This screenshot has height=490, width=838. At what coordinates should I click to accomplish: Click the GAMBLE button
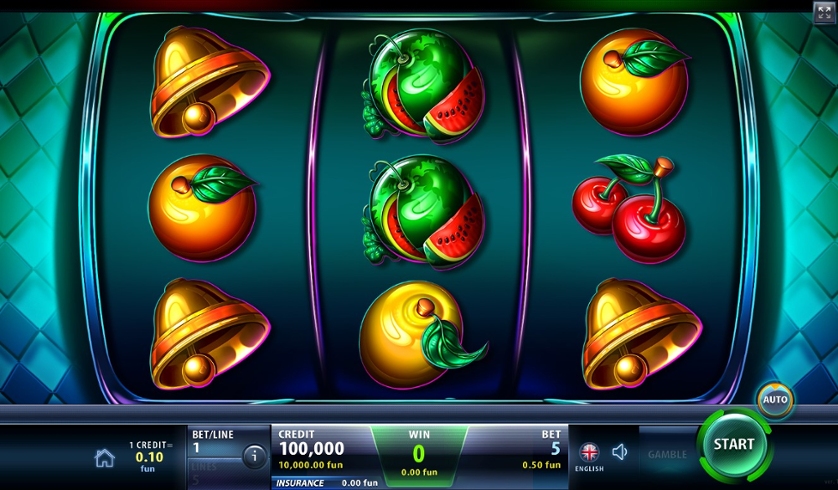666,454
